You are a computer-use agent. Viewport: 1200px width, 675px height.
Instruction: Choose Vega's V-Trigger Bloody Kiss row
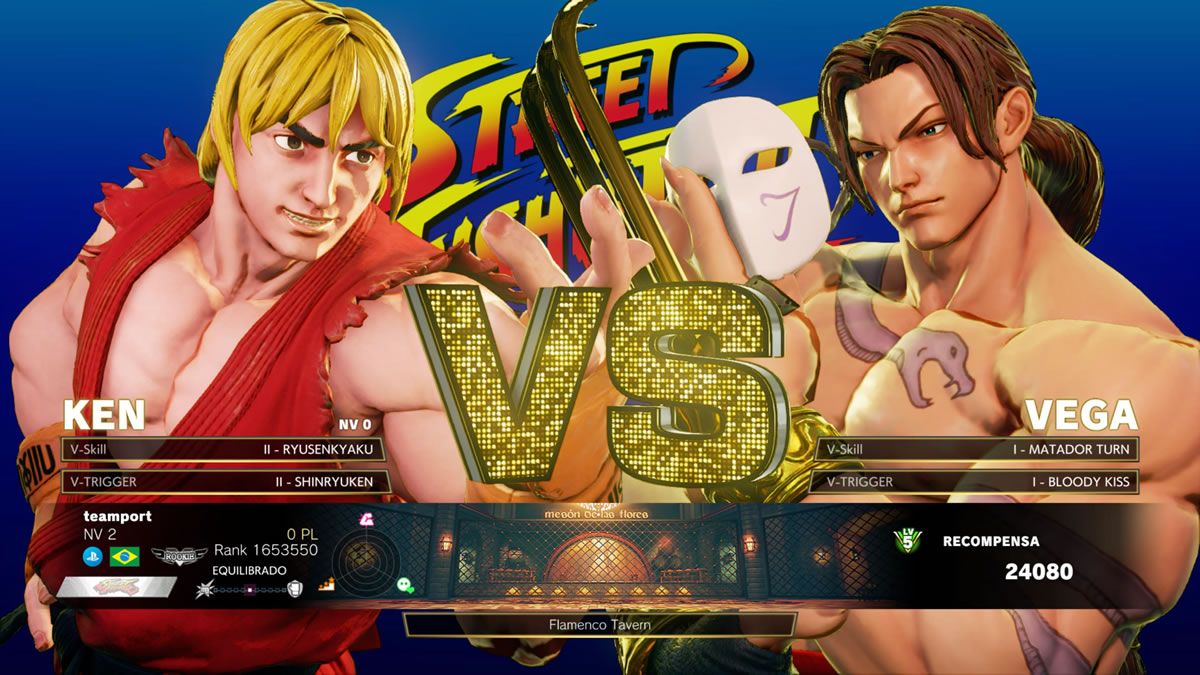click(x=977, y=481)
